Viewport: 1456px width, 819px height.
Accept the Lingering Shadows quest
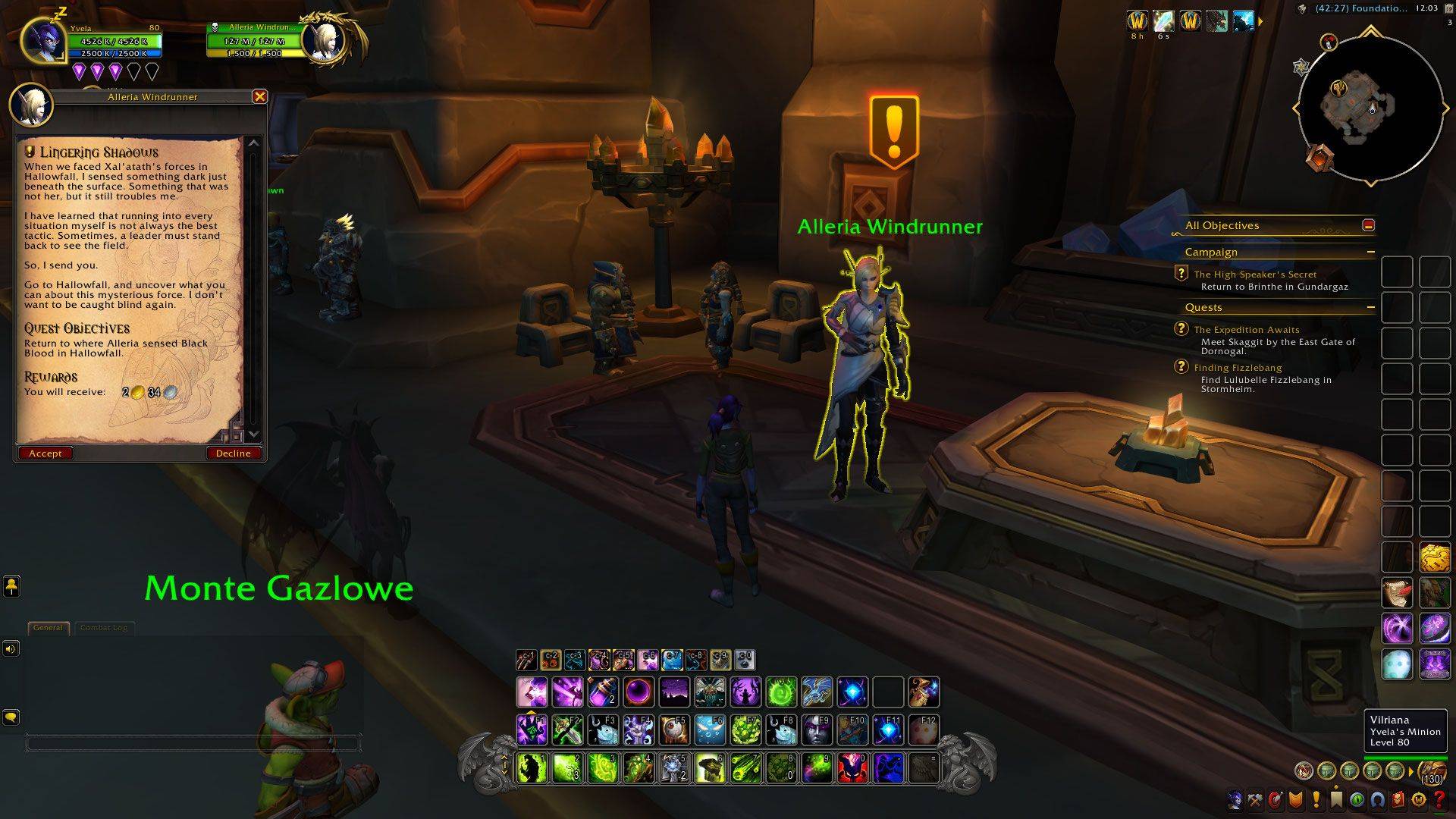(45, 453)
